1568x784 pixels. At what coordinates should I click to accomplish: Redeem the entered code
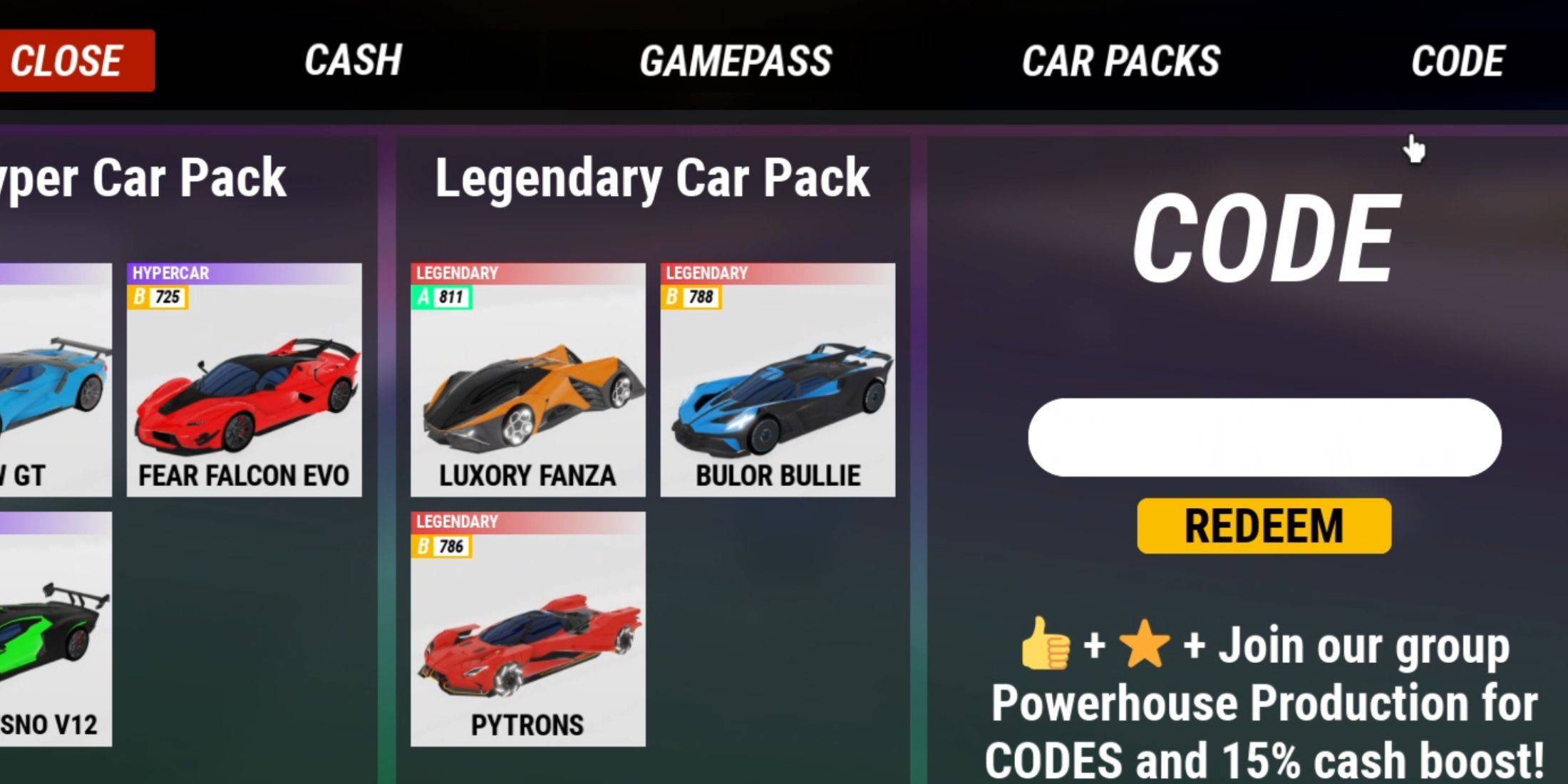pyautogui.click(x=1264, y=526)
